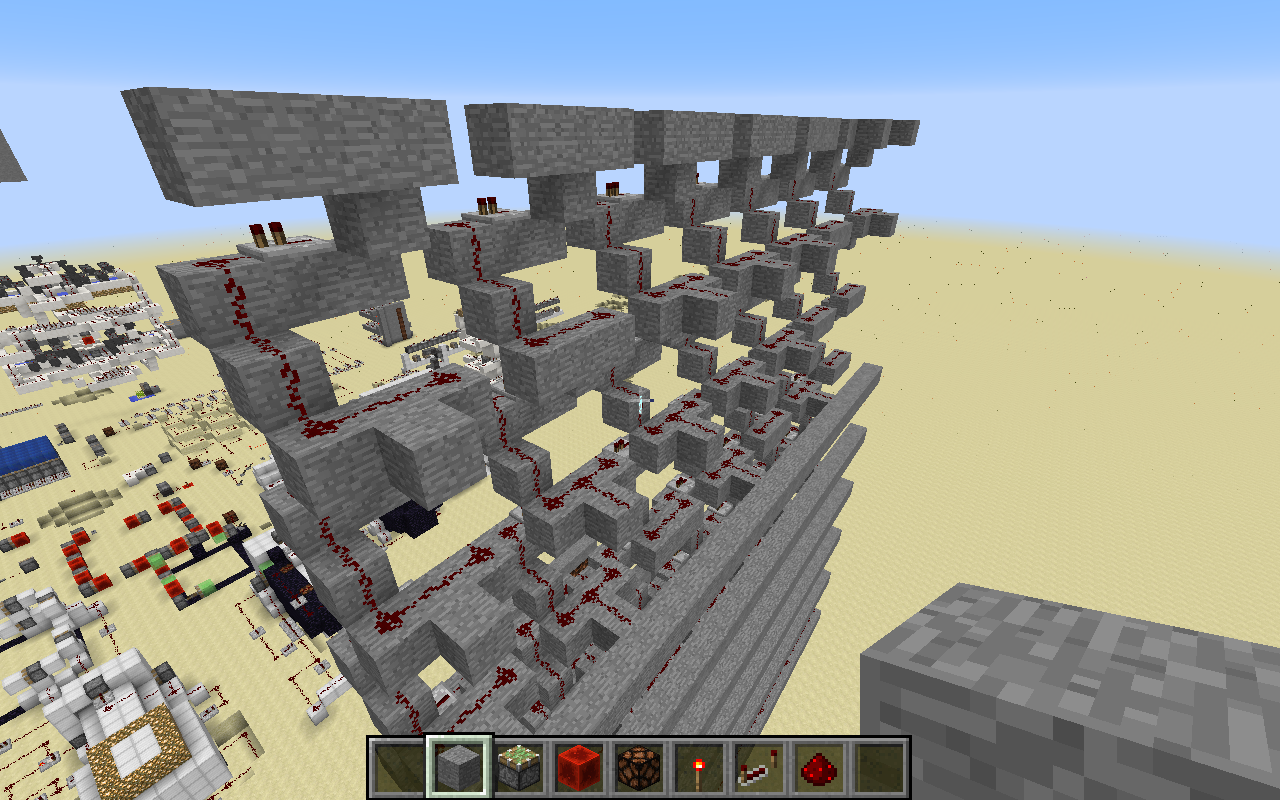
Task: Click the currently highlighted hotbar slot
Action: (459, 765)
